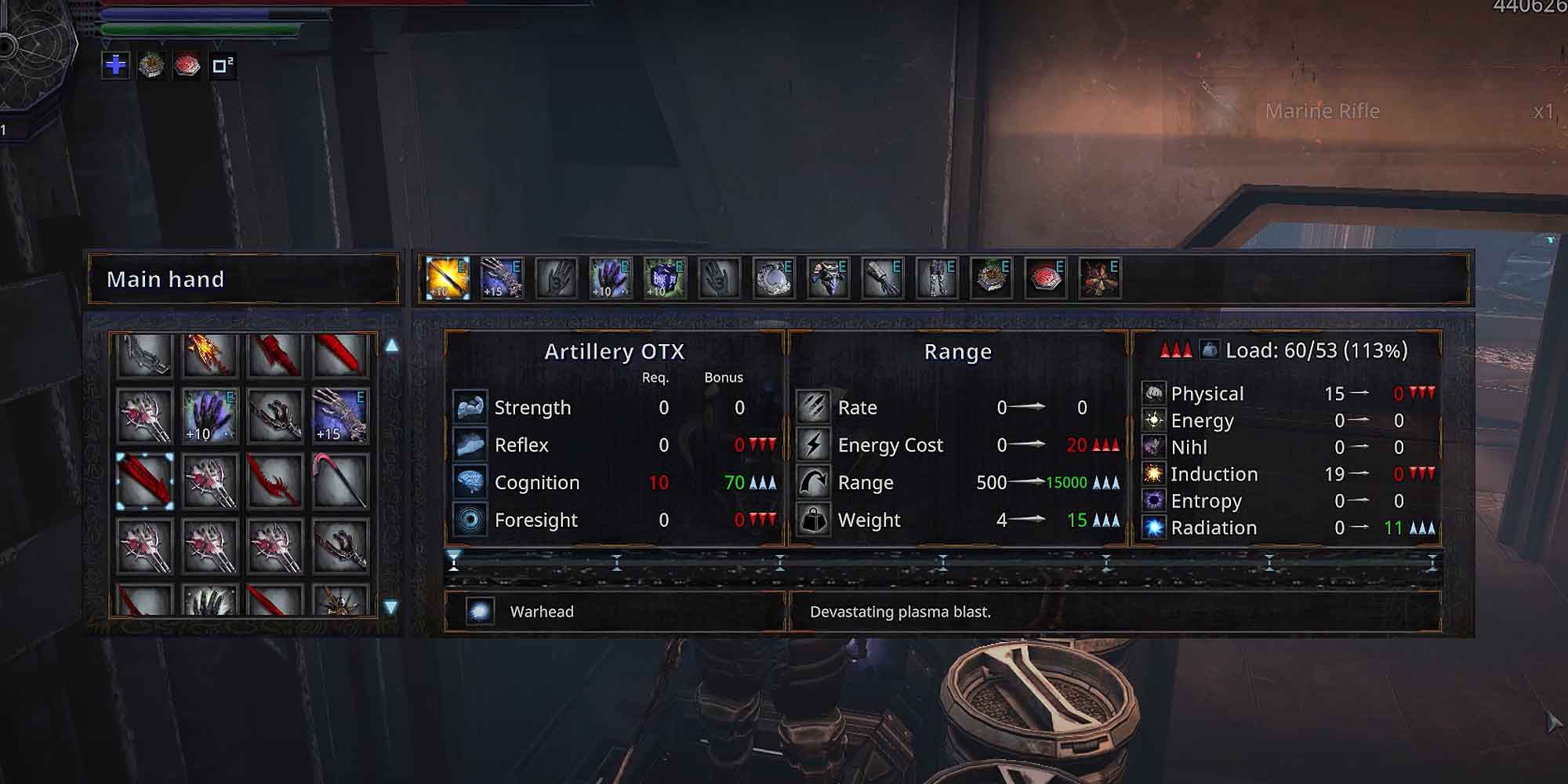This screenshot has width=1568, height=784.
Task: Select the equipped +10 rifle slot
Action: pos(447,278)
